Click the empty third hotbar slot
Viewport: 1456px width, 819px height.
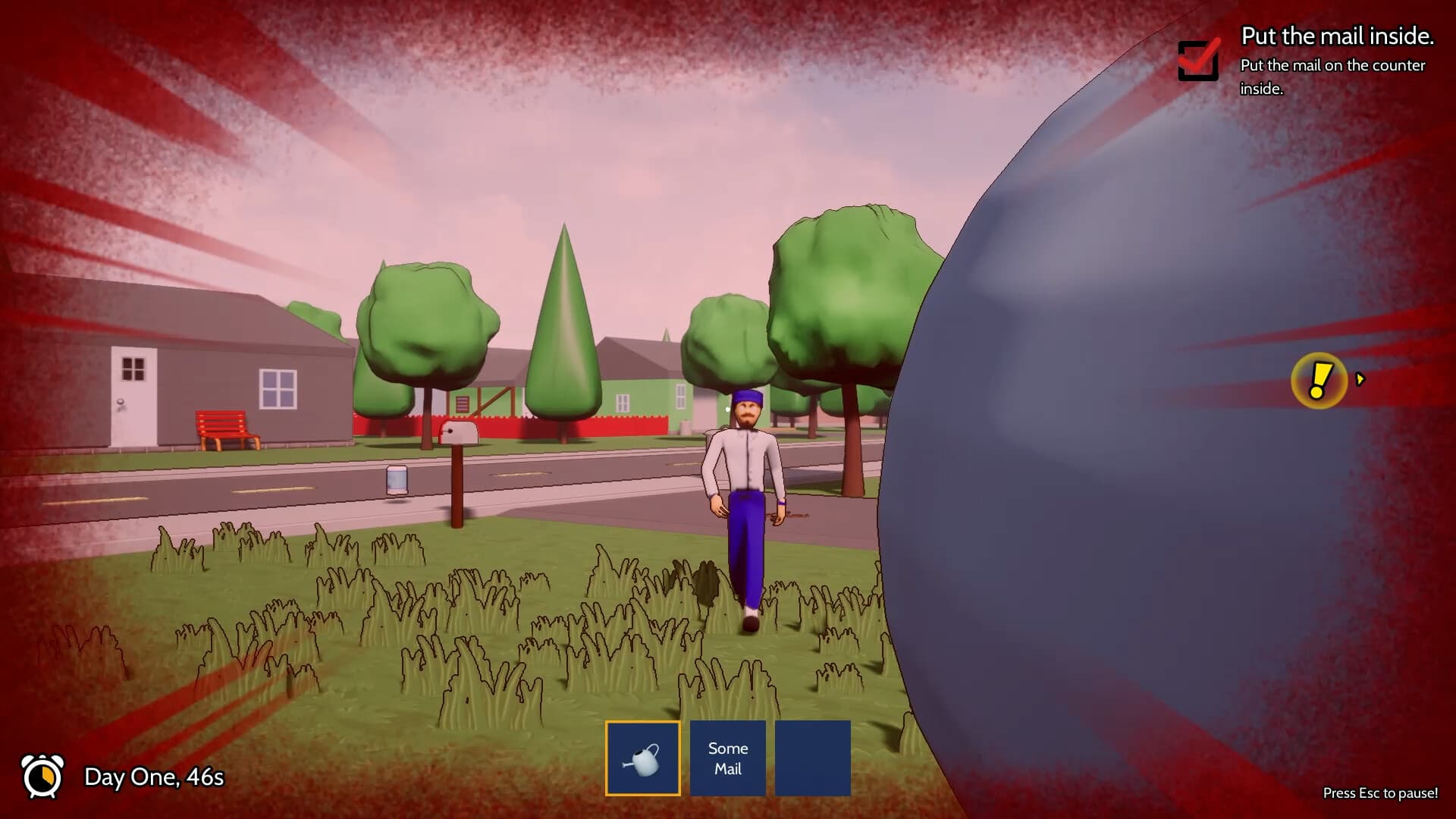813,758
